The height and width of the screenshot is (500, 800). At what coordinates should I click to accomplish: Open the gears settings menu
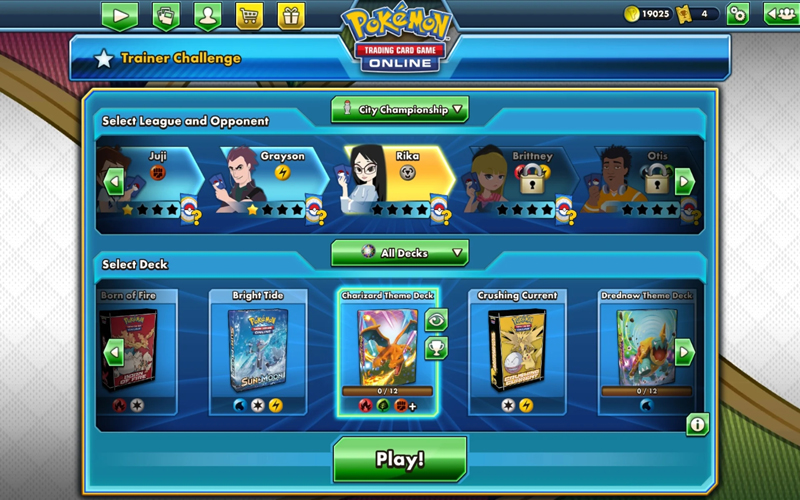[738, 14]
